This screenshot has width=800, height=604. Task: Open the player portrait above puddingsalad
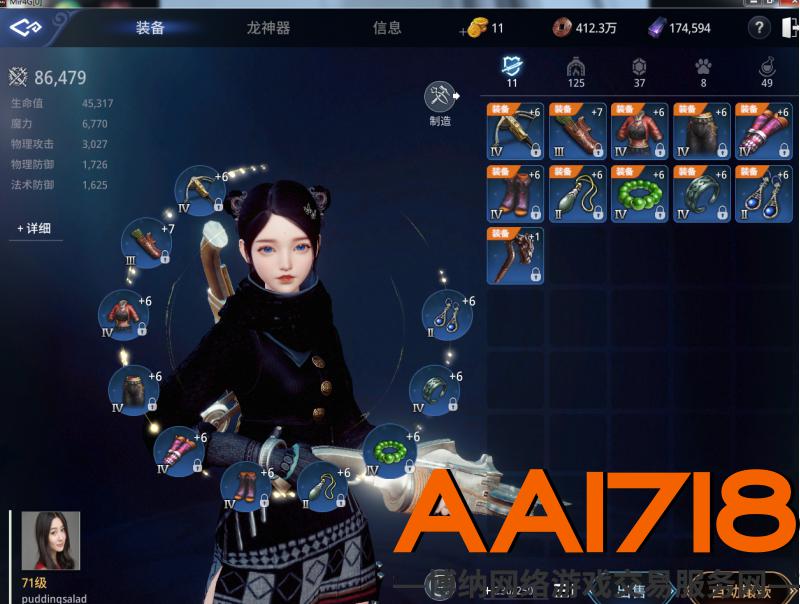point(50,540)
